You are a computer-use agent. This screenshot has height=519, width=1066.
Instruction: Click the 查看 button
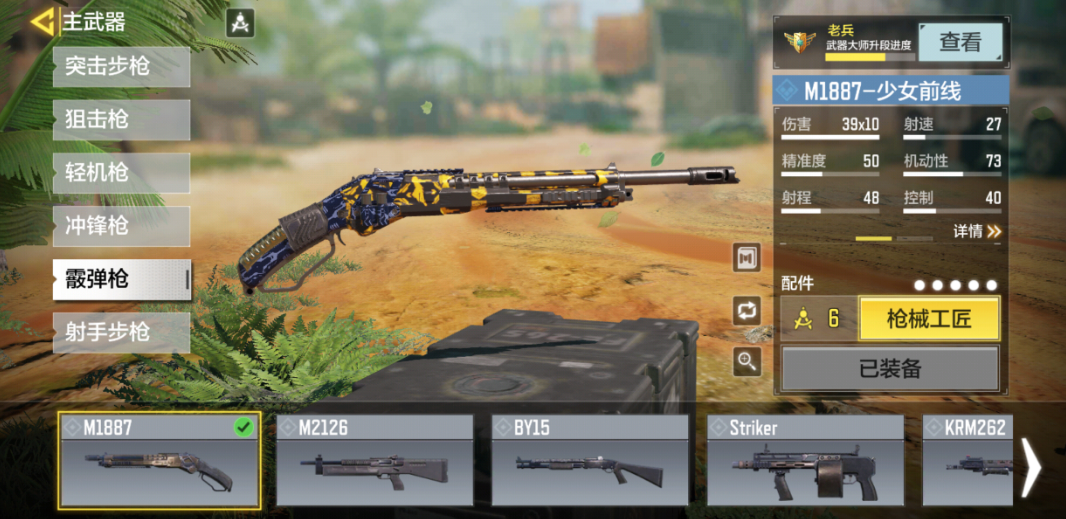pyautogui.click(x=960, y=42)
